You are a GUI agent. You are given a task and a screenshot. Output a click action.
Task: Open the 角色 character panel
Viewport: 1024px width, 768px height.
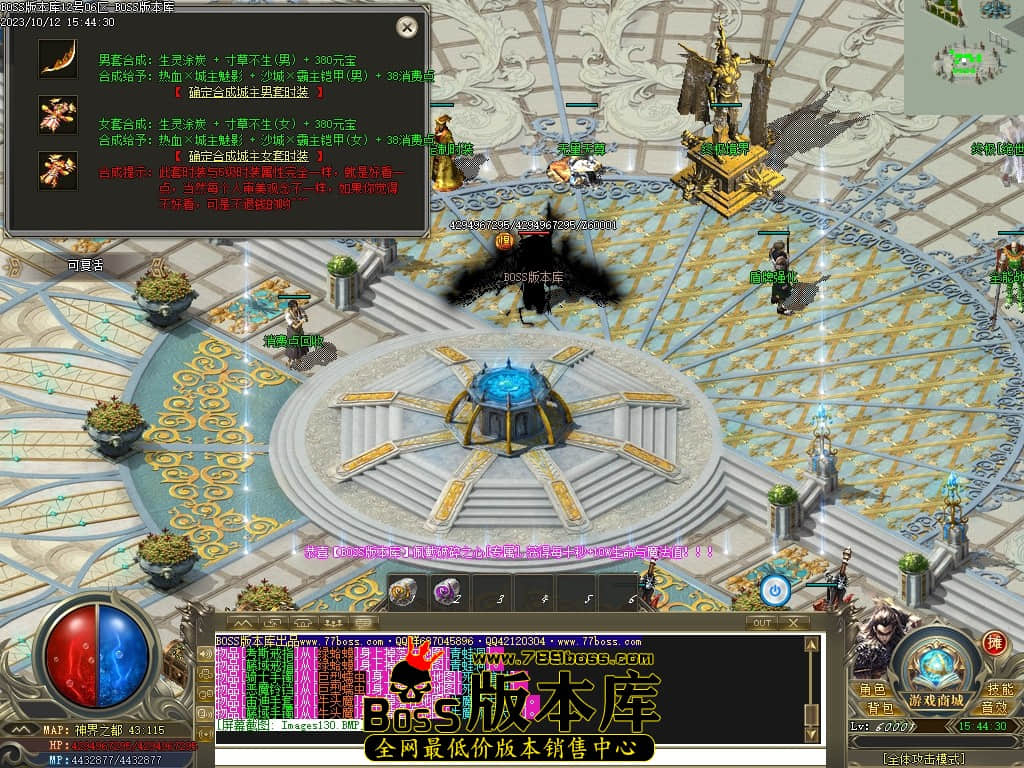click(872, 689)
